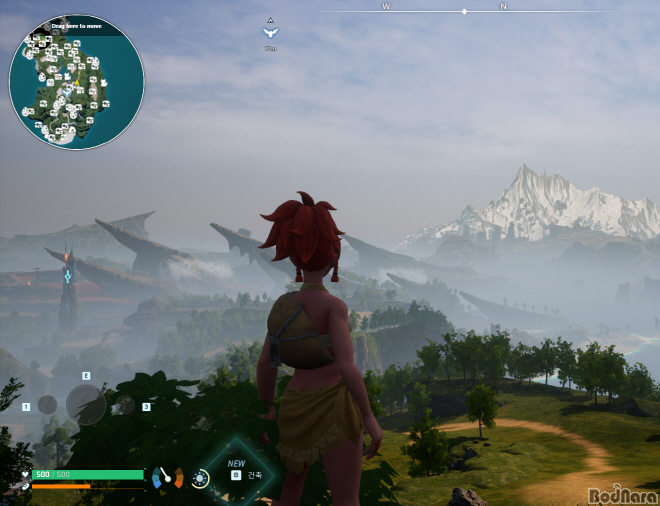Select the winged waypoint marker in the sky
Screen dimensions: 660x506
(x=270, y=32)
